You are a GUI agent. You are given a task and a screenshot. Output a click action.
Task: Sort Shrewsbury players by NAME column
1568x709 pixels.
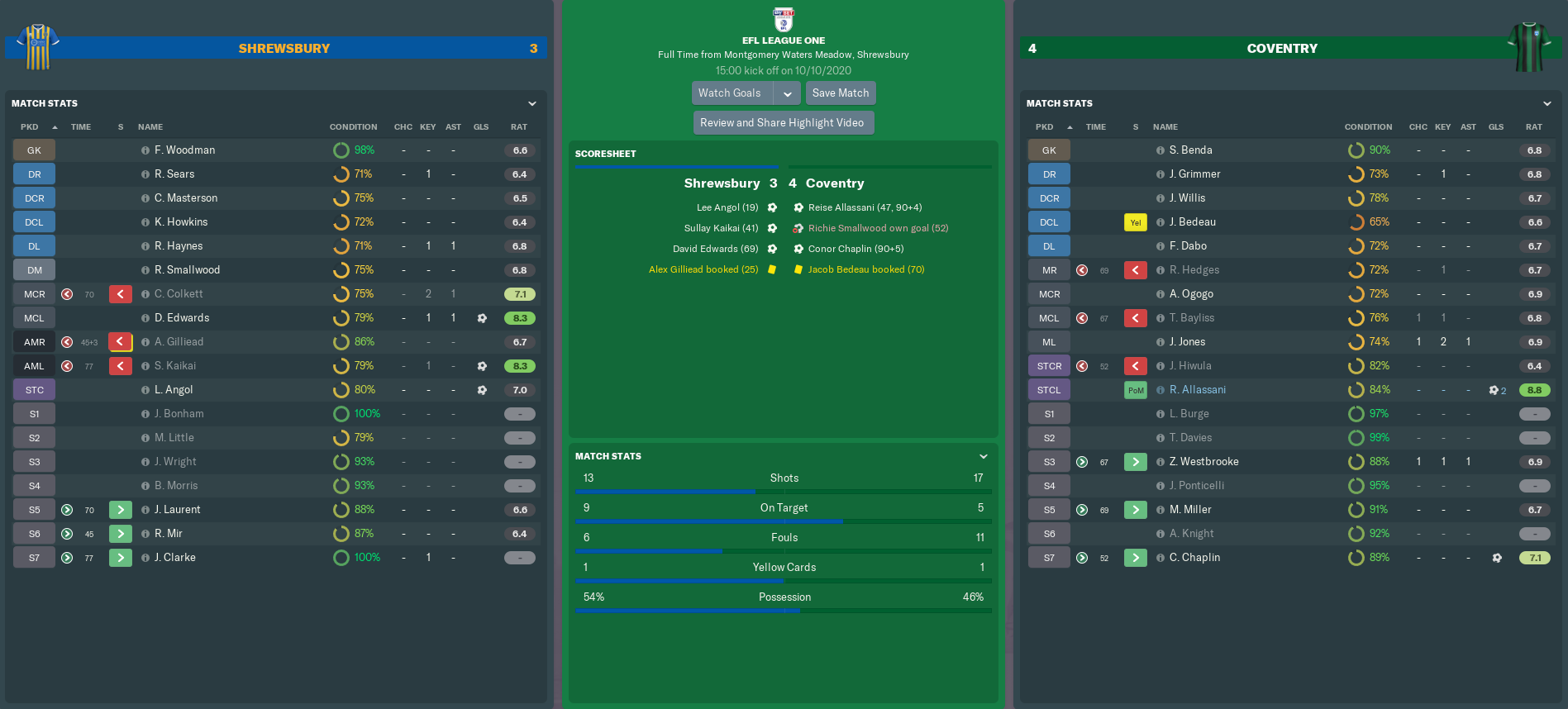150,127
